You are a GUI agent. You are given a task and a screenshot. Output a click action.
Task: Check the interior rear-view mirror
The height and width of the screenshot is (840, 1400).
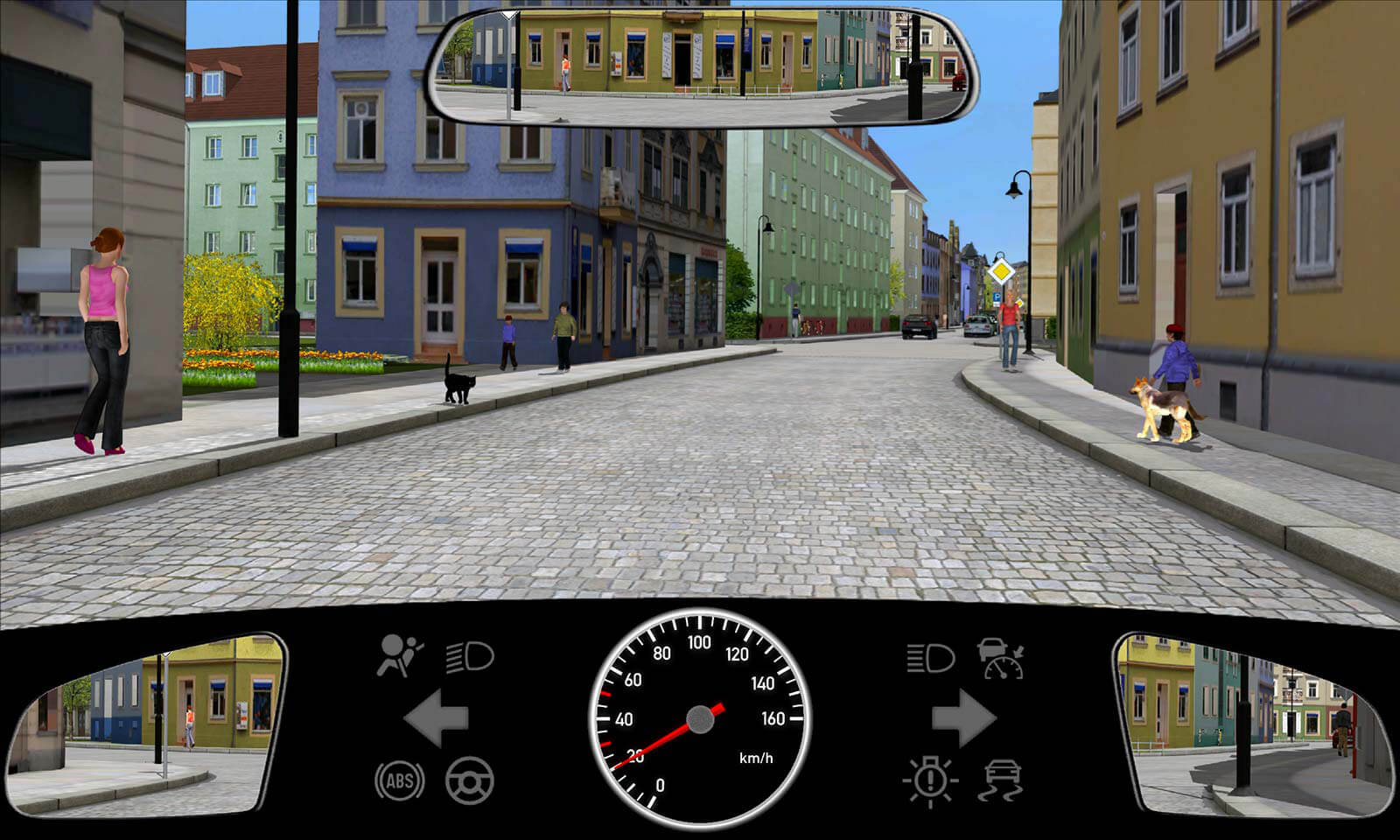click(x=702, y=66)
